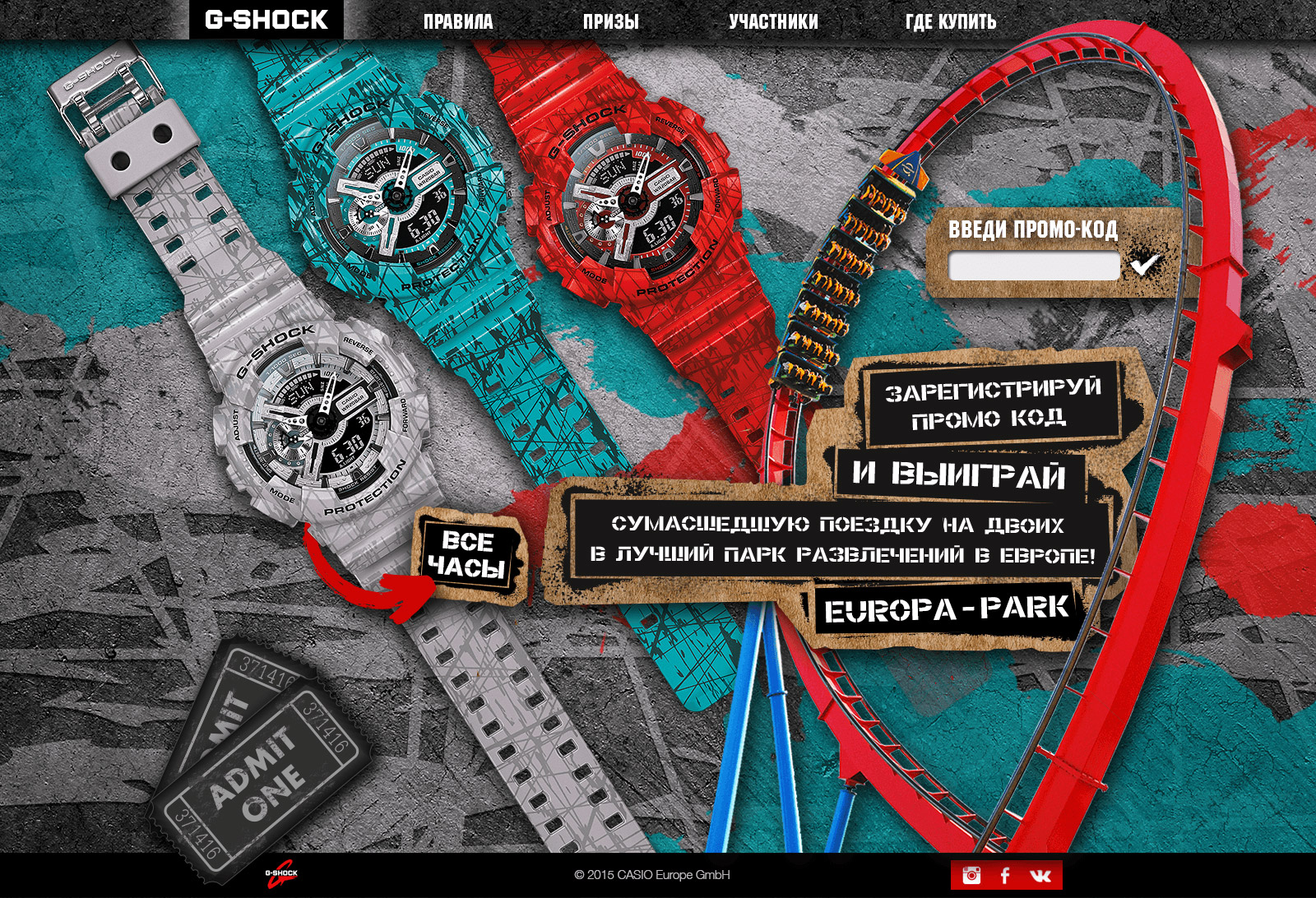1316x898 pixels.
Task: Open the ПРАВИЛА rules page
Action: point(458,22)
